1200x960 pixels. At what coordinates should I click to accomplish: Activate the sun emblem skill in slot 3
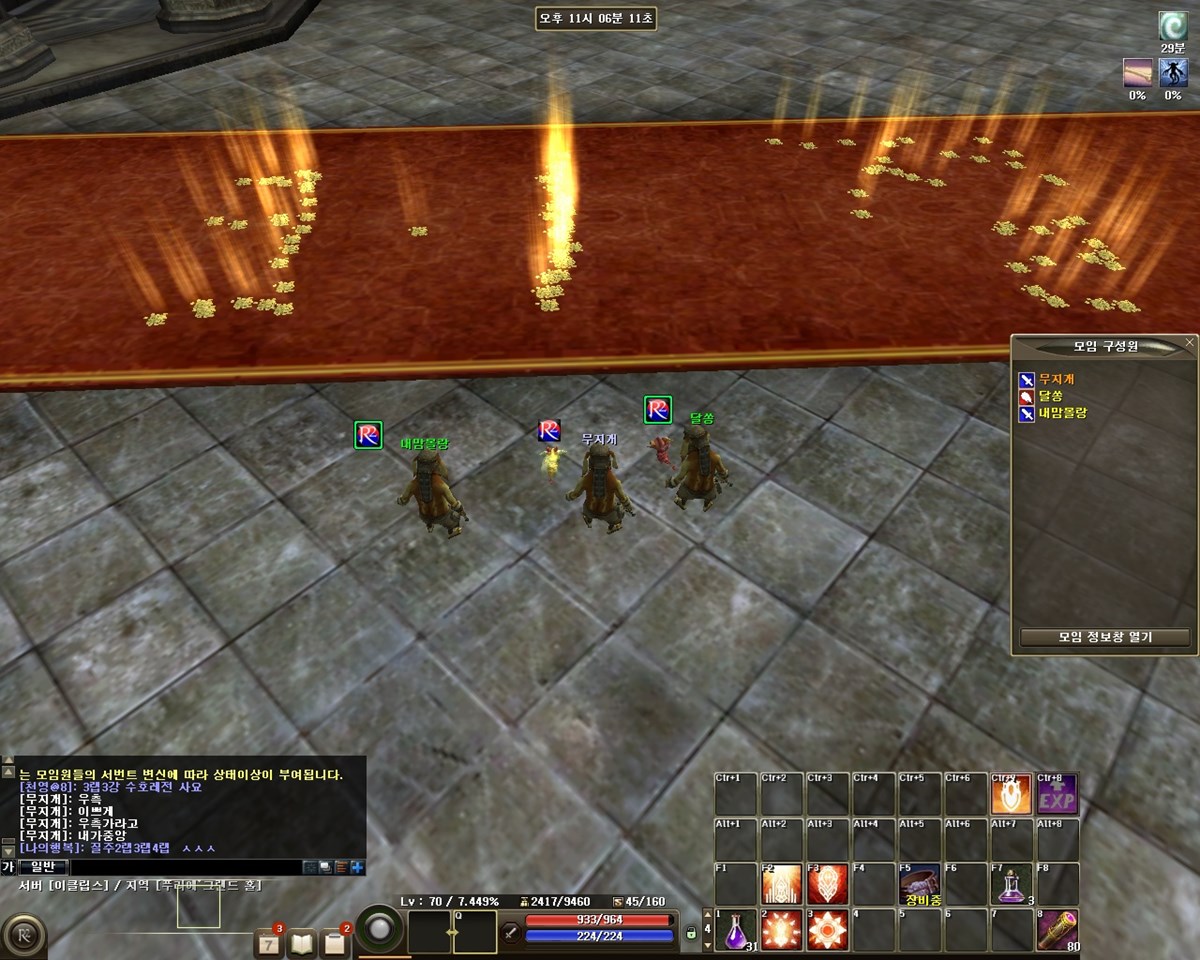(x=827, y=931)
